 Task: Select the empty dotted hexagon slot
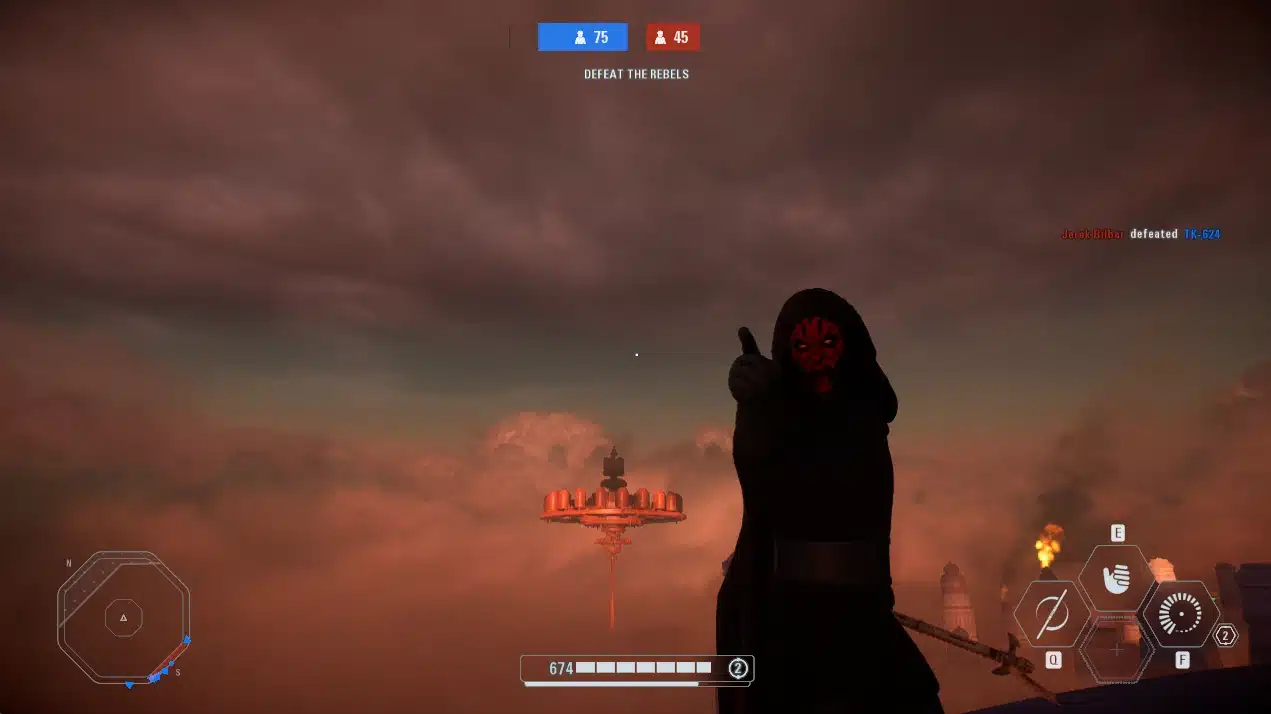click(x=1117, y=650)
